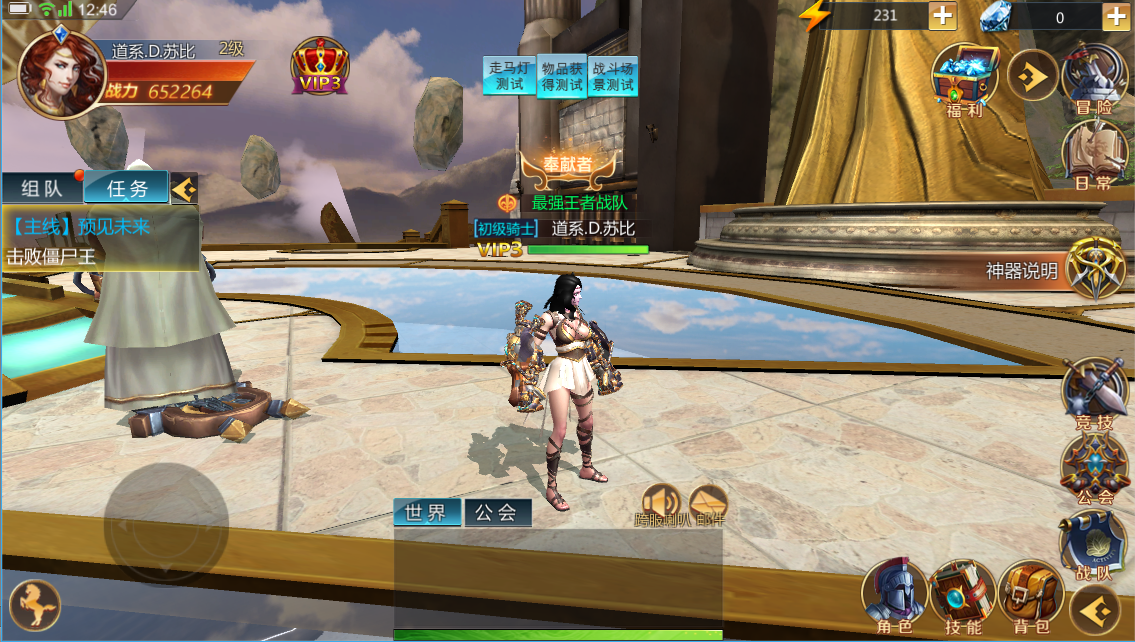The image size is (1135, 642).
Task: Open the 背包 backpack inventory
Action: coord(1030,594)
